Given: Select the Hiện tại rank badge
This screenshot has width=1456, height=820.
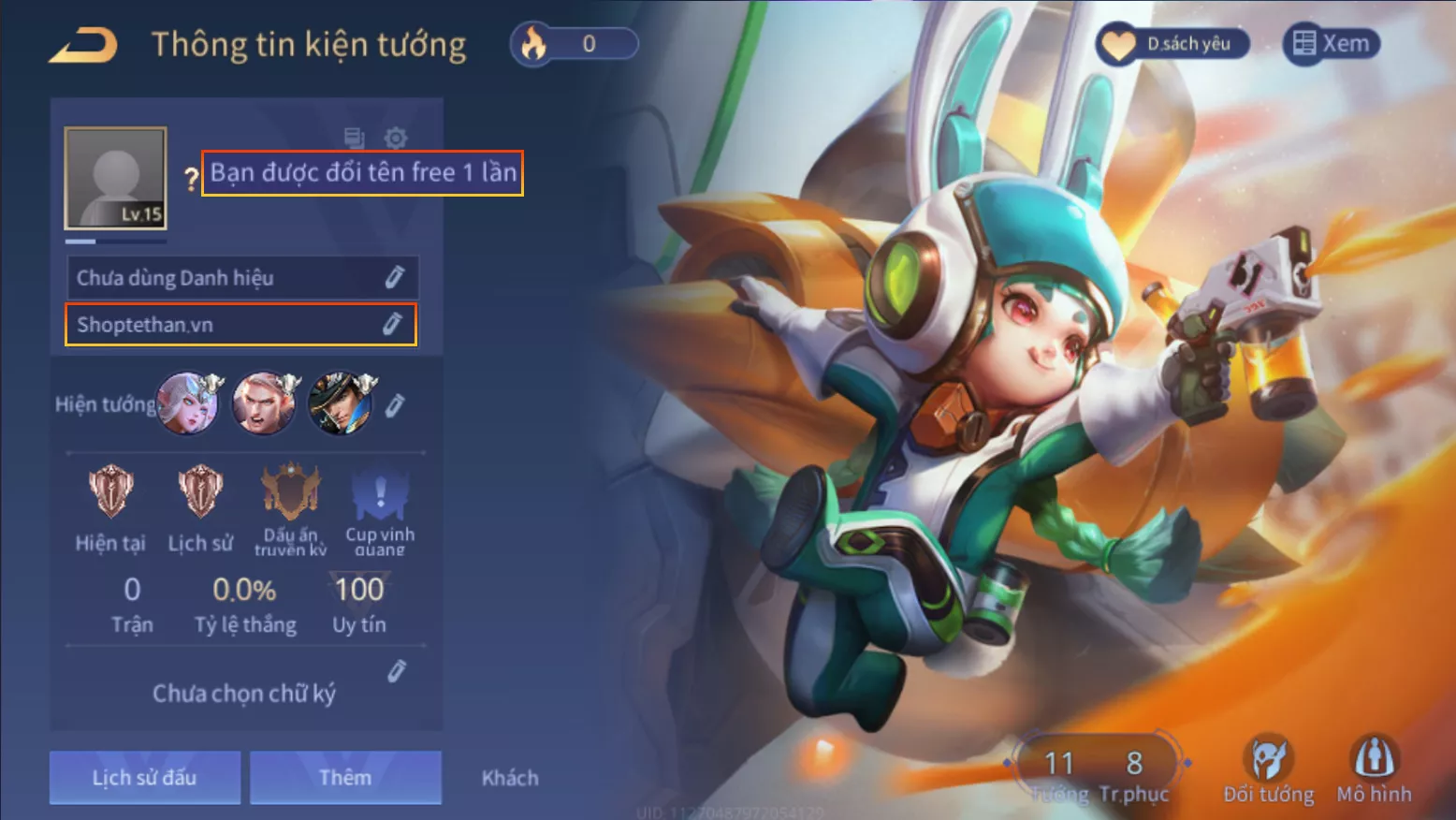Looking at the screenshot, I should pos(110,493).
